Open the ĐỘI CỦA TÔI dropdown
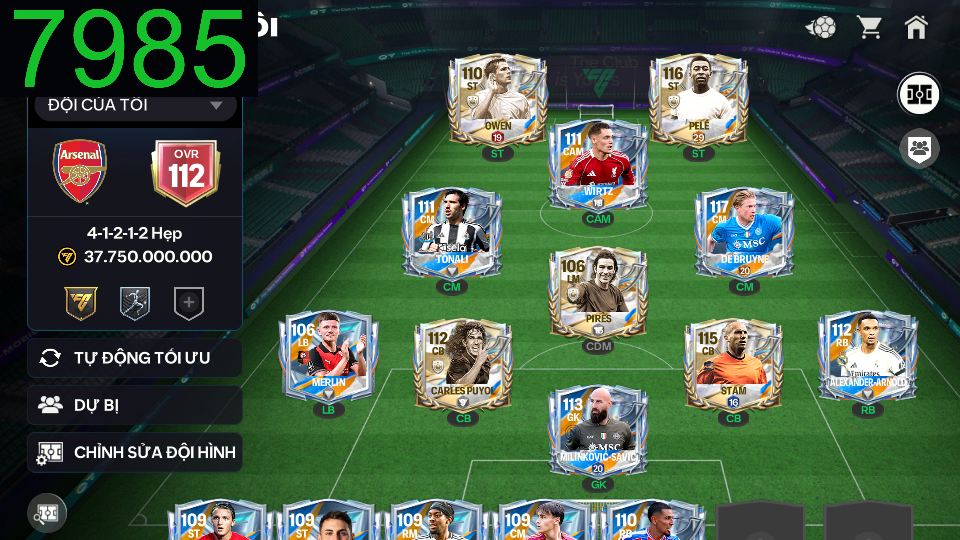960x540 pixels. 135,105
